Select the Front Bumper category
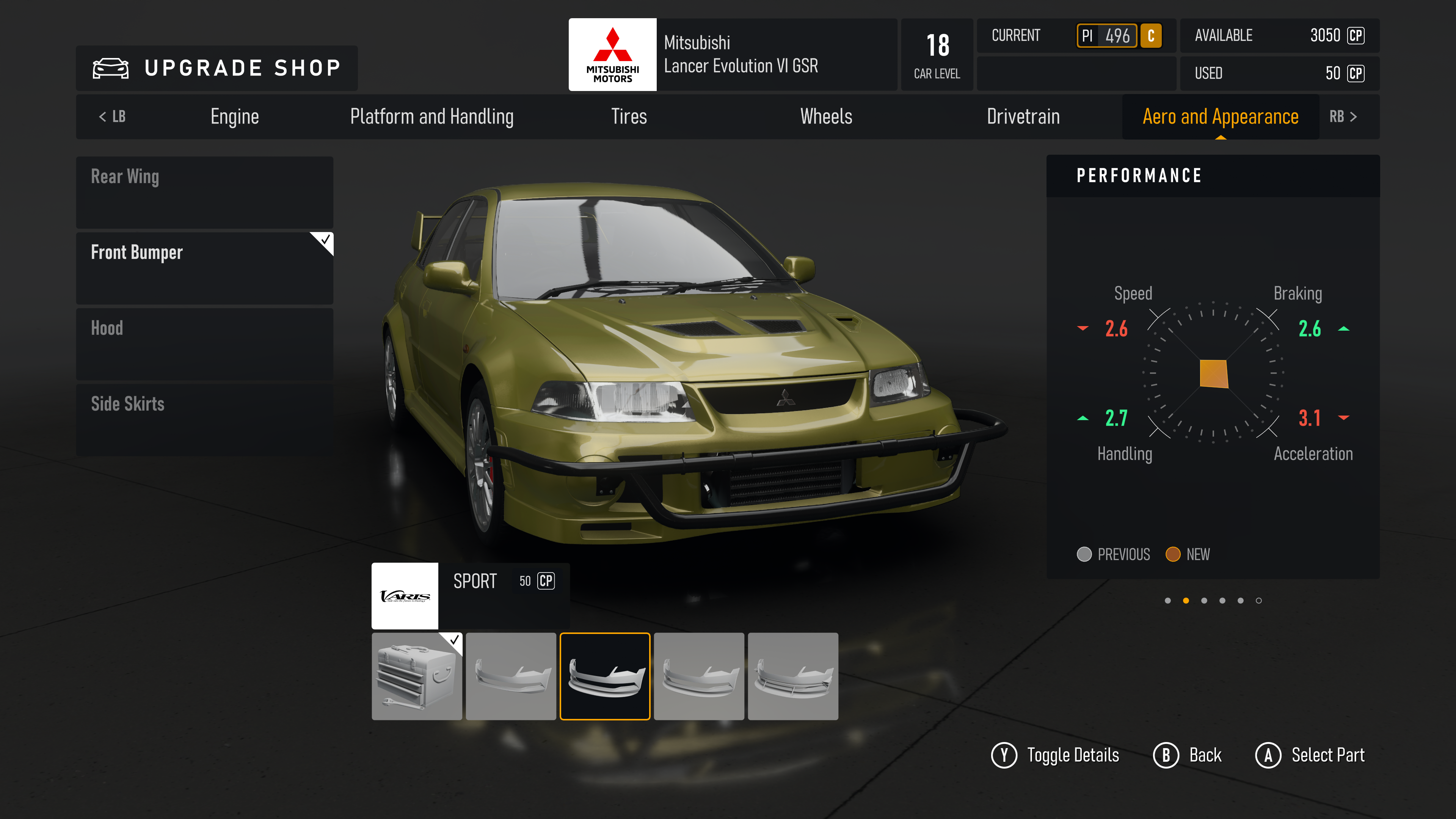 tap(205, 268)
